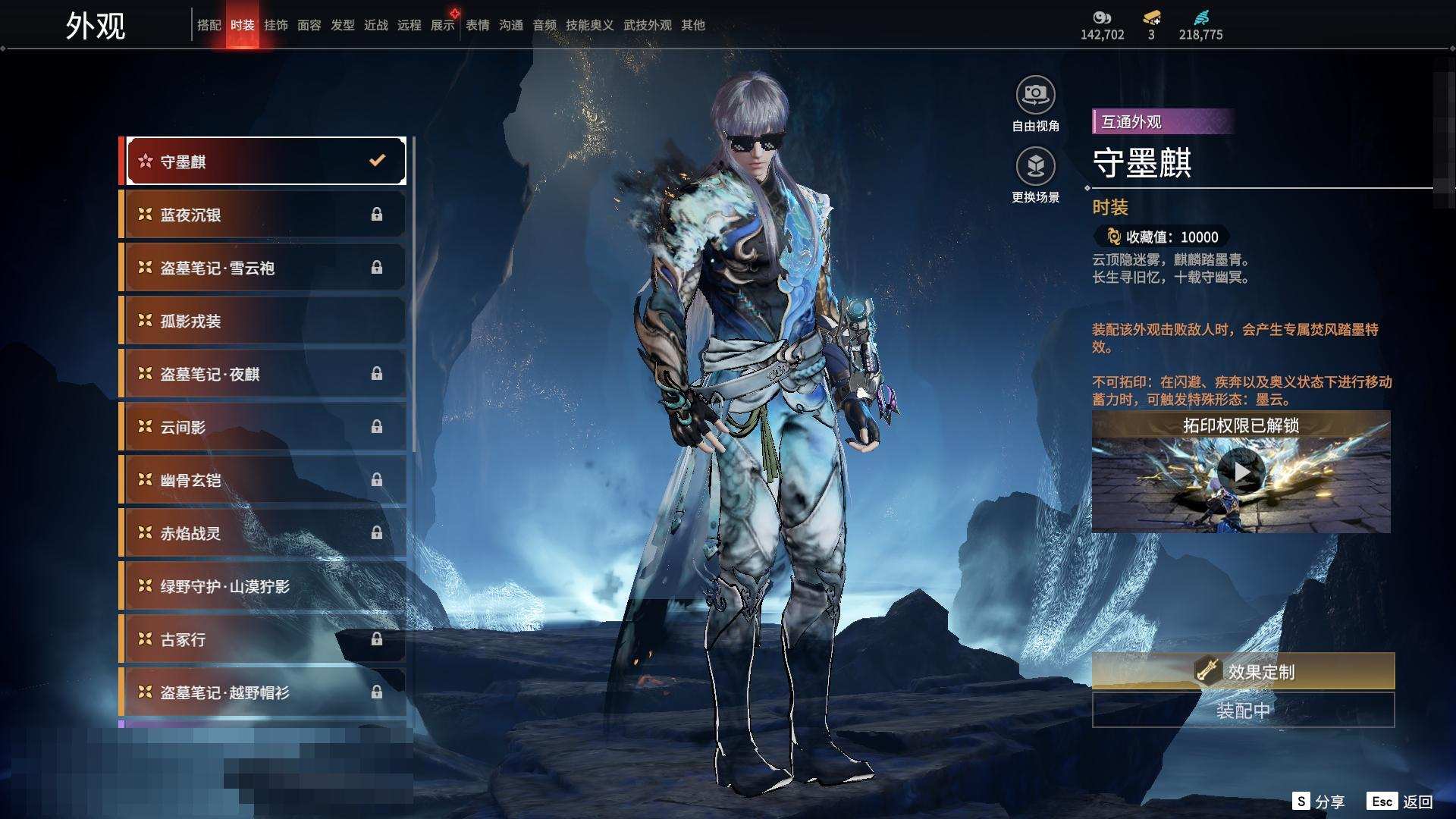Choose the 表情 emote tab
The image size is (1456, 819).
[477, 25]
